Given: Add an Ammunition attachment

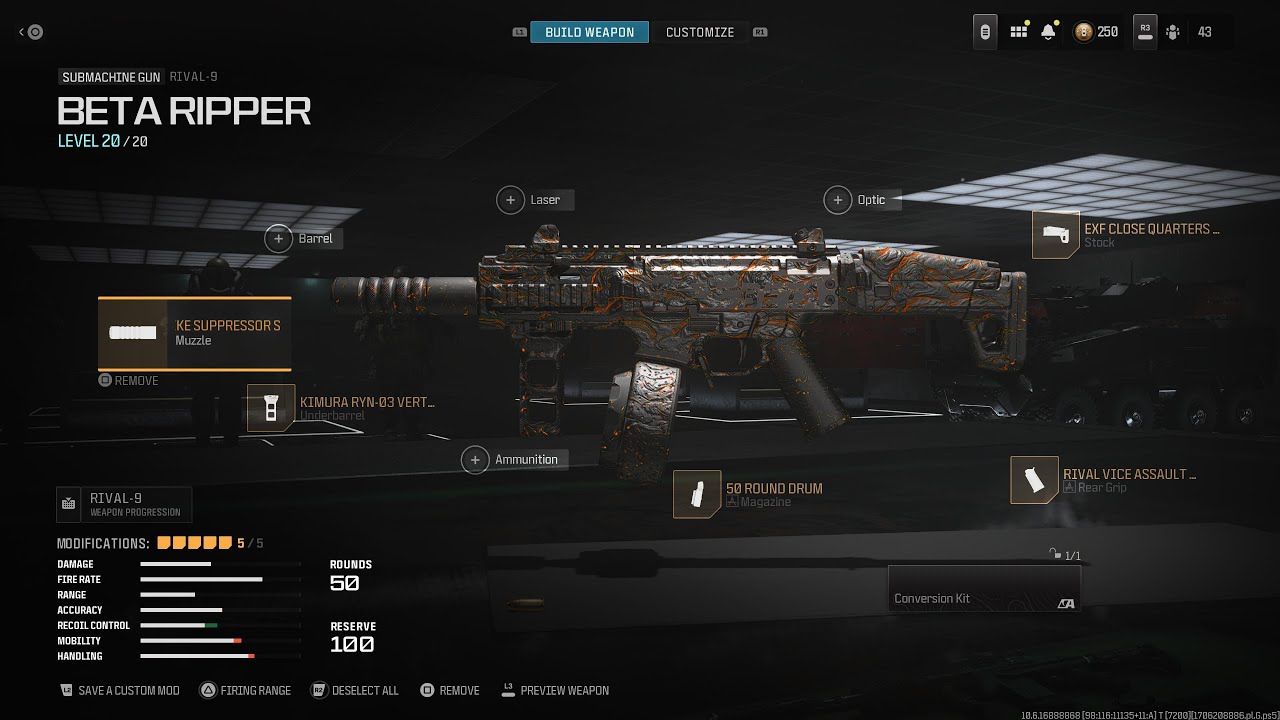Looking at the screenshot, I should pyautogui.click(x=514, y=460).
